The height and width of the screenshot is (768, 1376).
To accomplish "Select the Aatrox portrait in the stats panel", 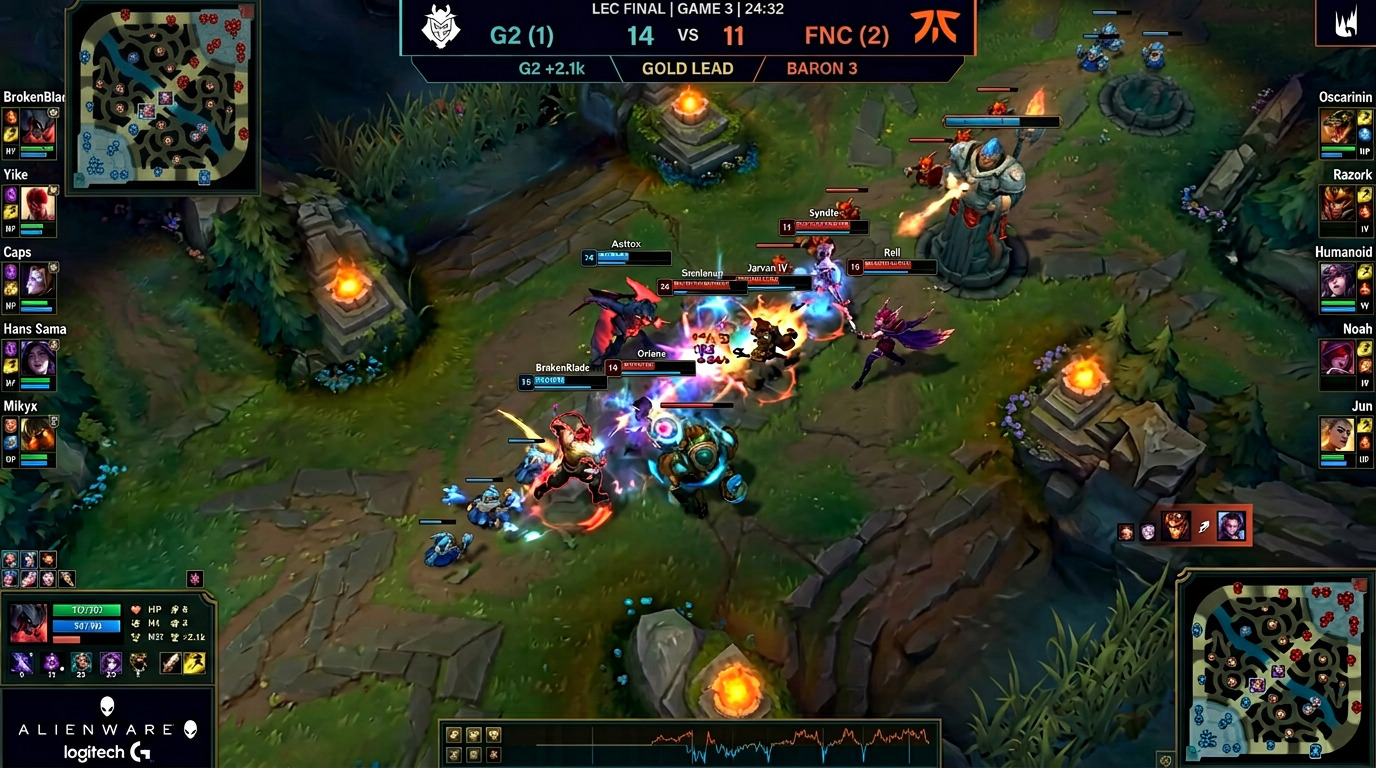I will point(28,622).
